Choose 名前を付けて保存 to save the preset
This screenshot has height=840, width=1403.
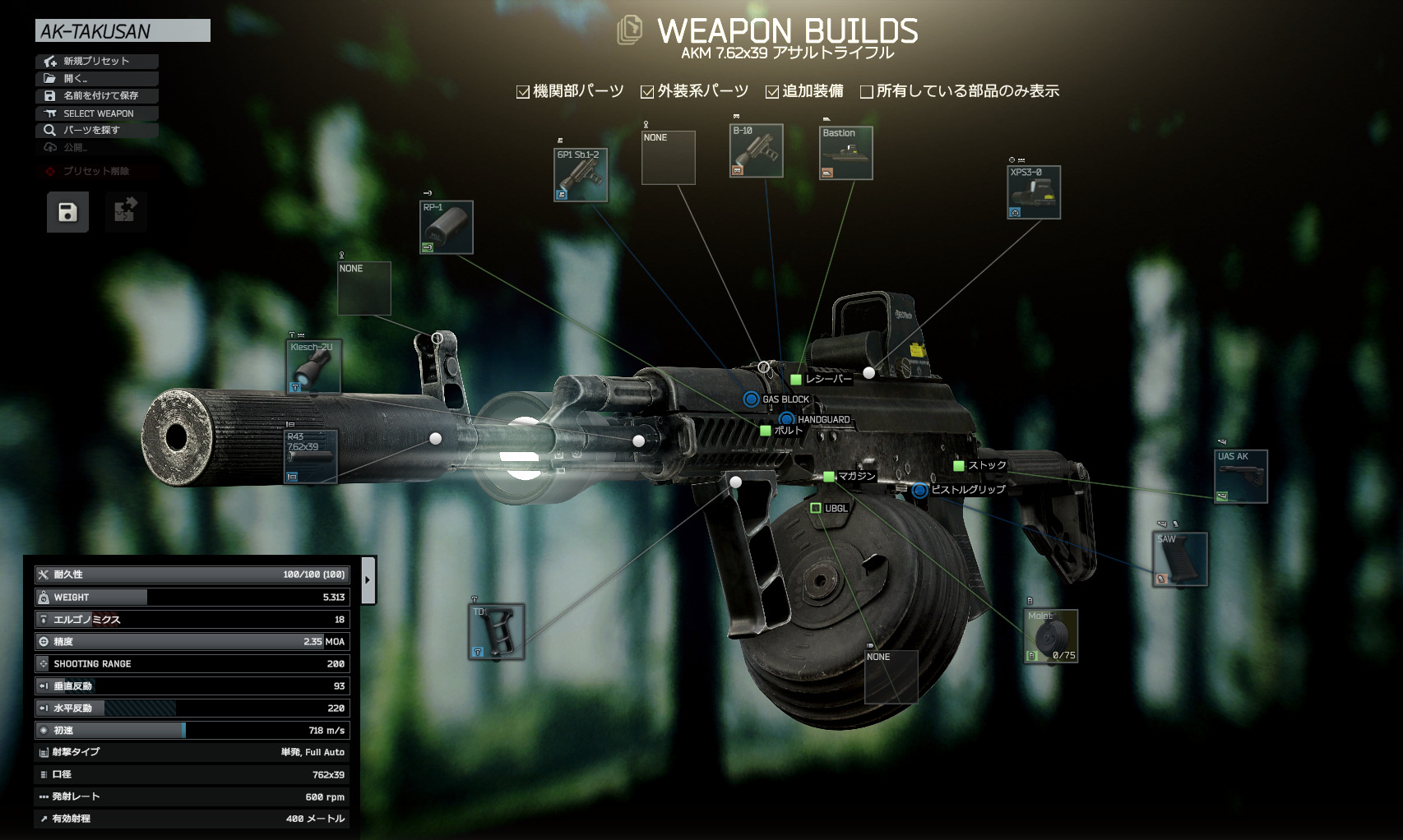[96, 95]
